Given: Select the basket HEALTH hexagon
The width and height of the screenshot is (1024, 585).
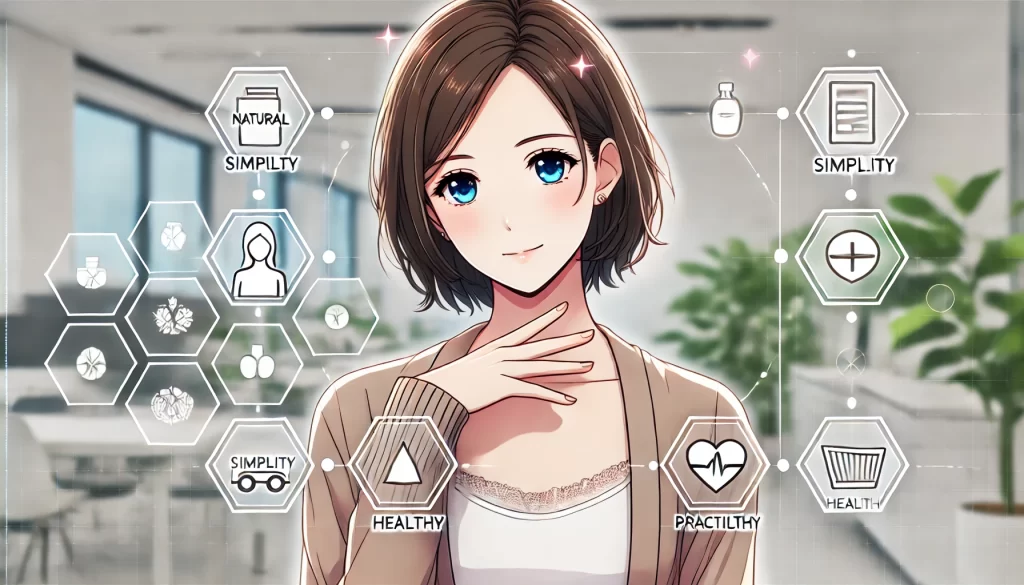Looking at the screenshot, I should pyautogui.click(x=852, y=465).
